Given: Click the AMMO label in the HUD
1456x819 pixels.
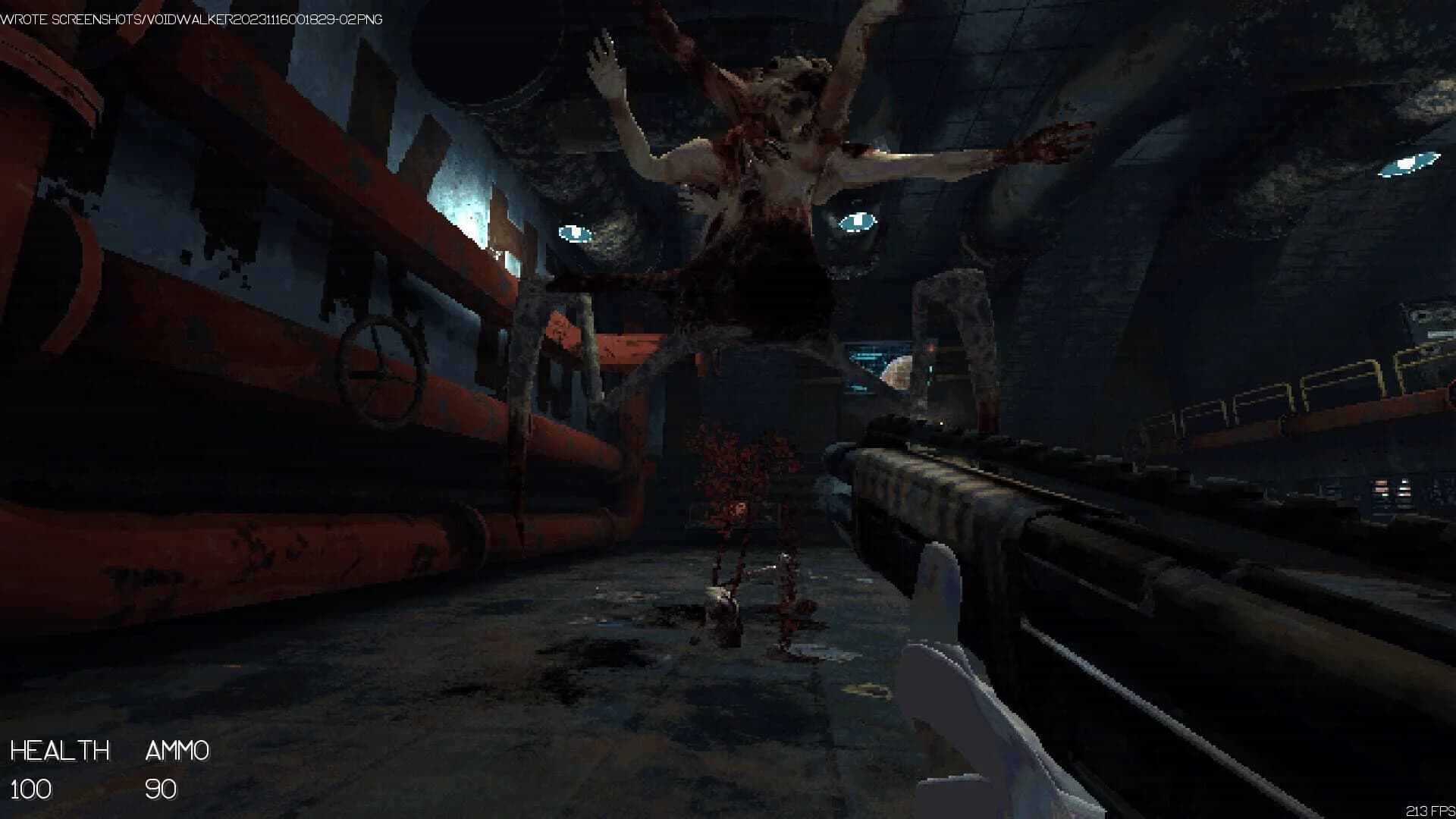Looking at the screenshot, I should coord(177,751).
